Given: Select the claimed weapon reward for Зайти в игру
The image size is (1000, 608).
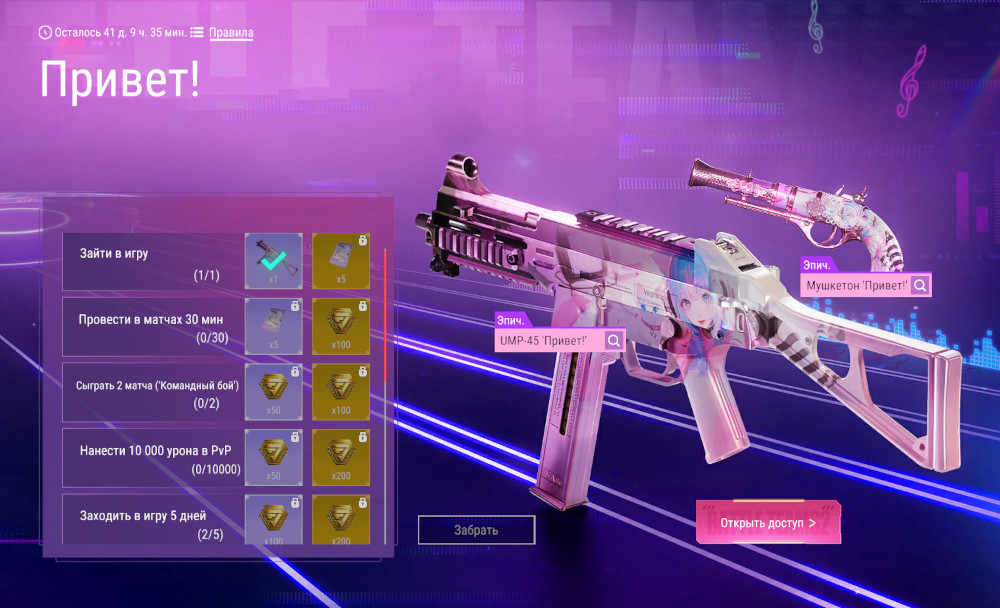Looking at the screenshot, I should click(274, 261).
